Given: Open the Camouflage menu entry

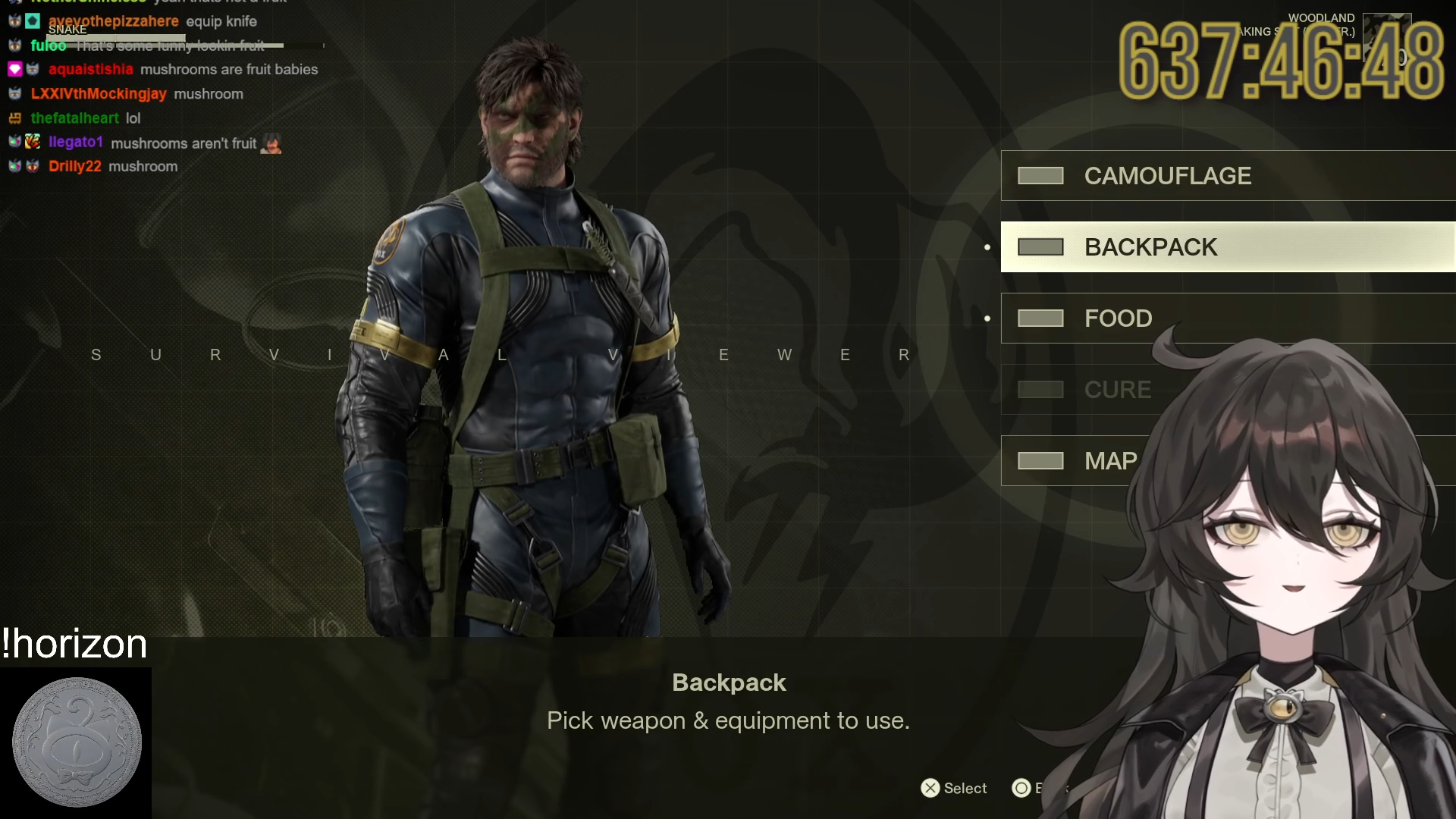Looking at the screenshot, I should (x=1166, y=176).
